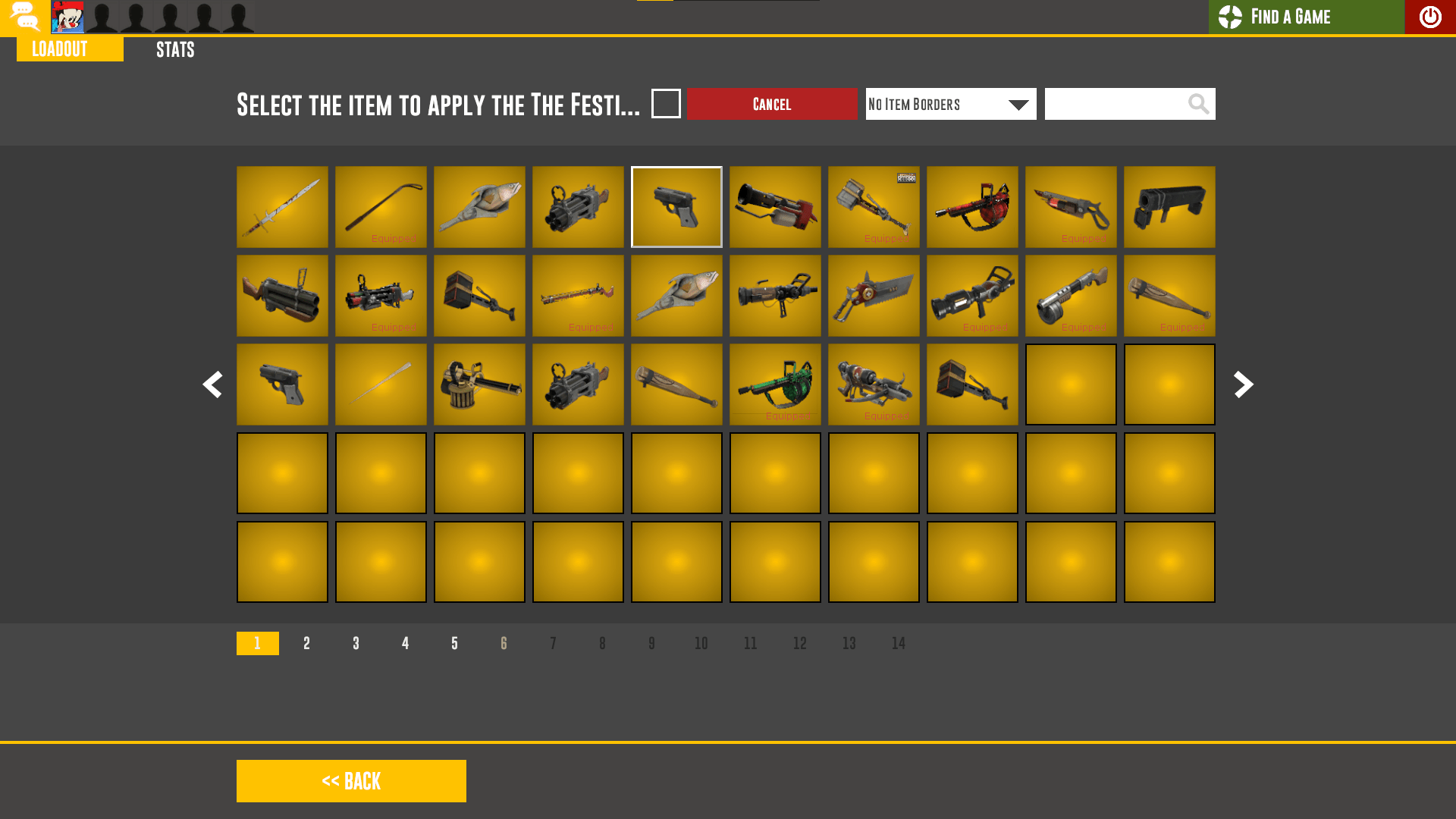Click the black gun in the top-right slot

1169,206
